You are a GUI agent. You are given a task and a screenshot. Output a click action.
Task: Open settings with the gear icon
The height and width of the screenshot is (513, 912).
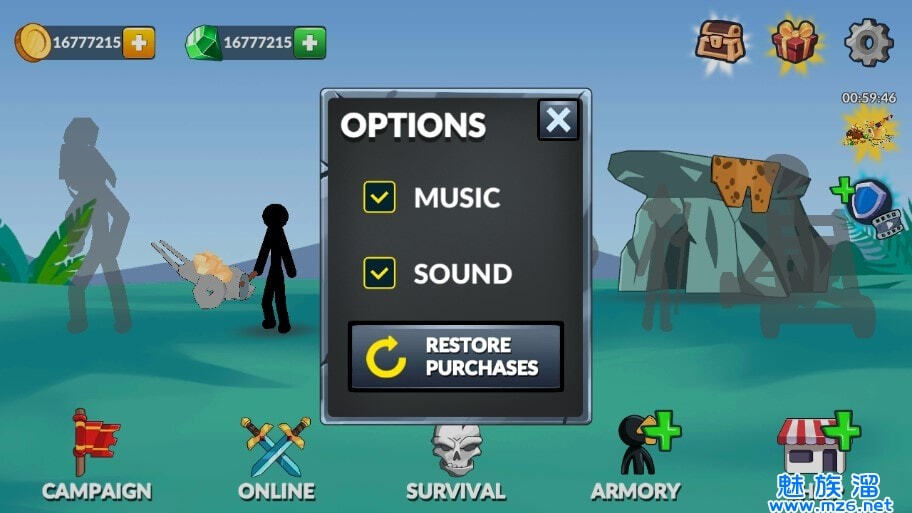(x=867, y=43)
